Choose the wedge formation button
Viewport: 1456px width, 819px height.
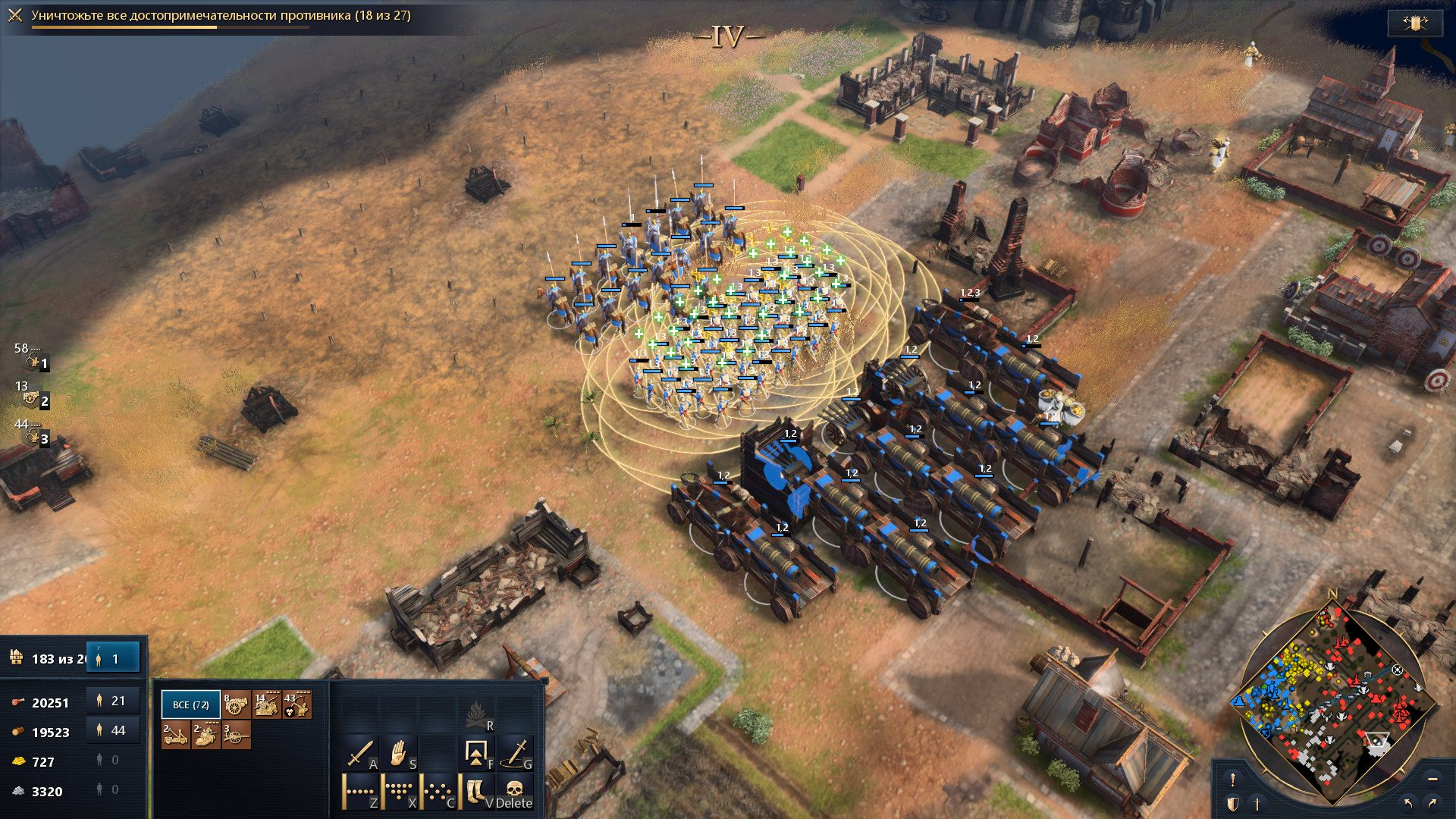(x=400, y=792)
